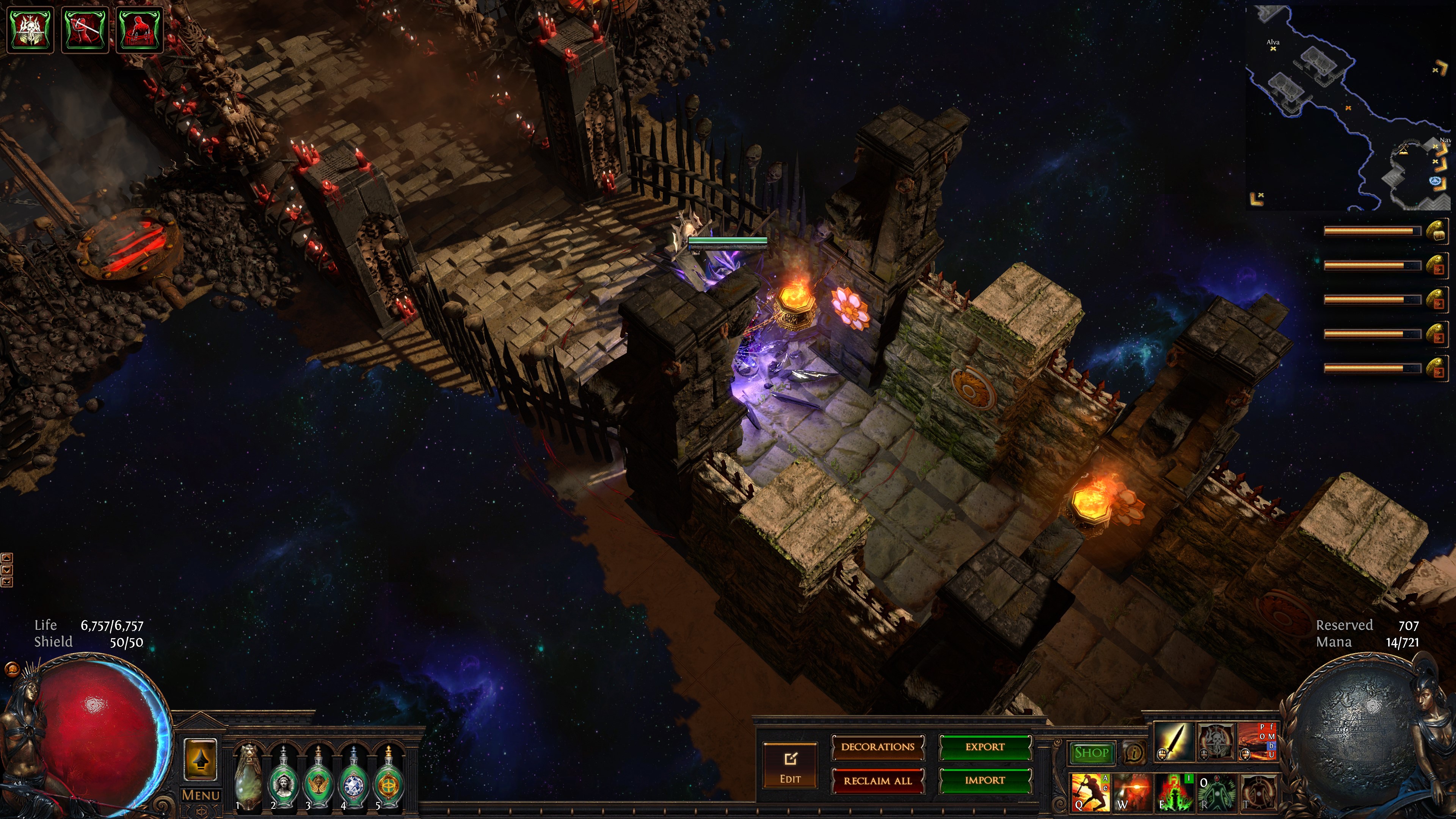Import a hideout layout

[985, 781]
